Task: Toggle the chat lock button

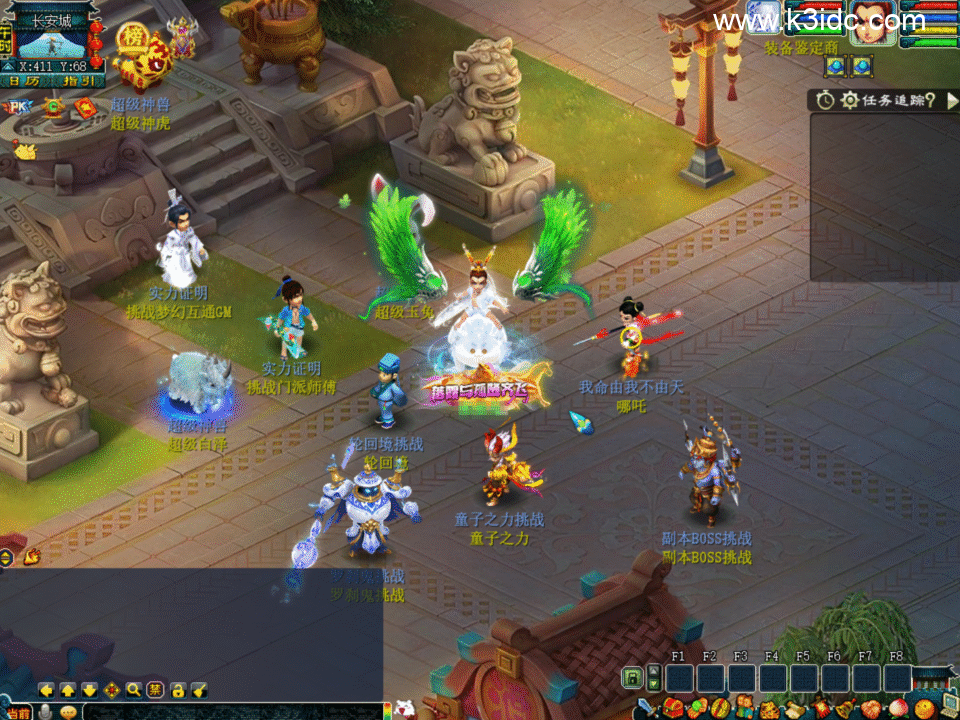Action: click(177, 690)
